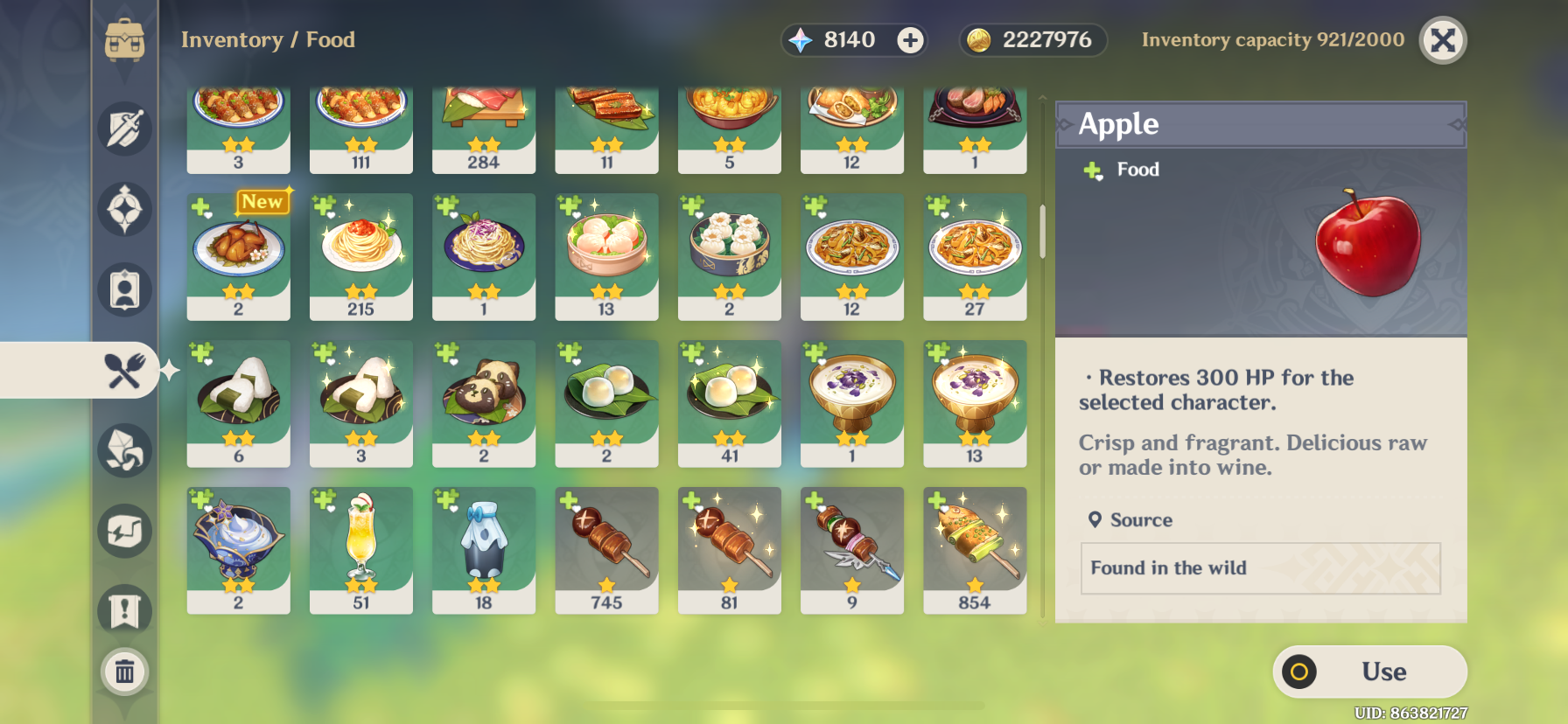The height and width of the screenshot is (724, 1568).
Task: Open the Quest Items tab
Action: click(x=127, y=610)
